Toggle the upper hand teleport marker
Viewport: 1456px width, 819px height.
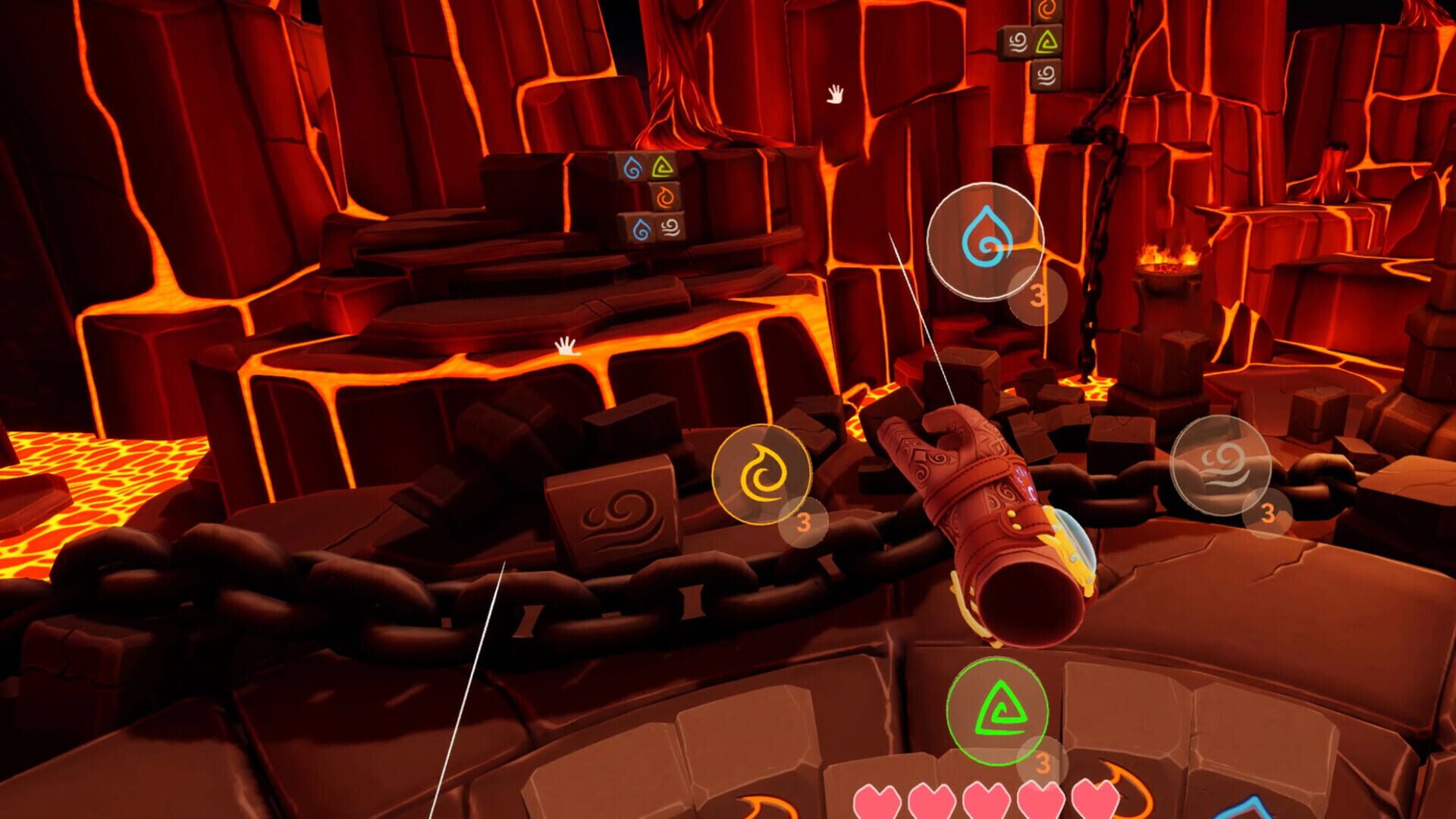835,93
